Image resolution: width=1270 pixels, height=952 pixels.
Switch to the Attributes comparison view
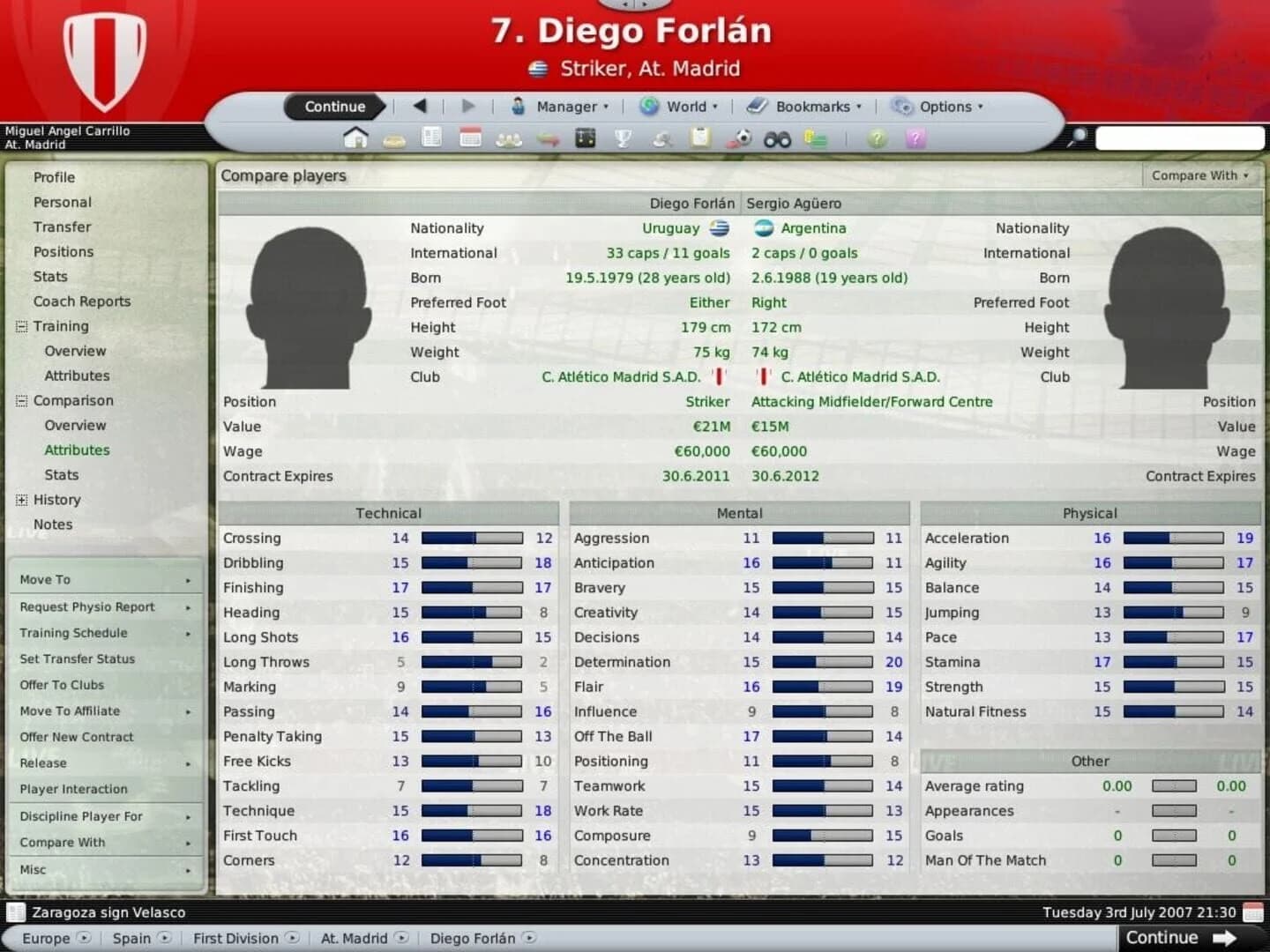pos(77,450)
